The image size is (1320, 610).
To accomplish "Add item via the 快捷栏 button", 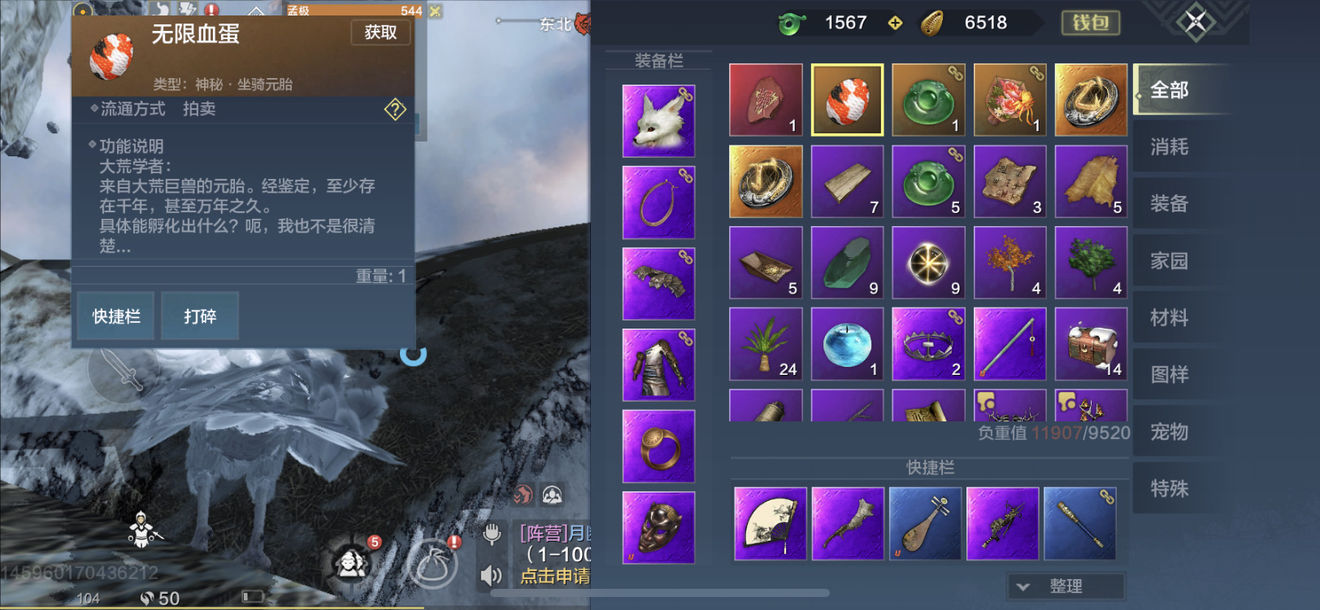I will [116, 317].
